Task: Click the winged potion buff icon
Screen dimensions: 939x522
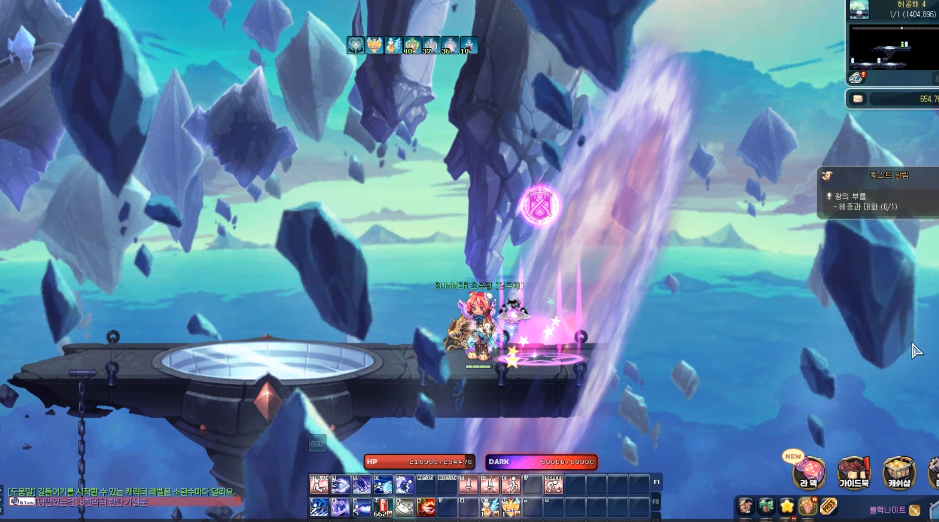Action: 393,45
